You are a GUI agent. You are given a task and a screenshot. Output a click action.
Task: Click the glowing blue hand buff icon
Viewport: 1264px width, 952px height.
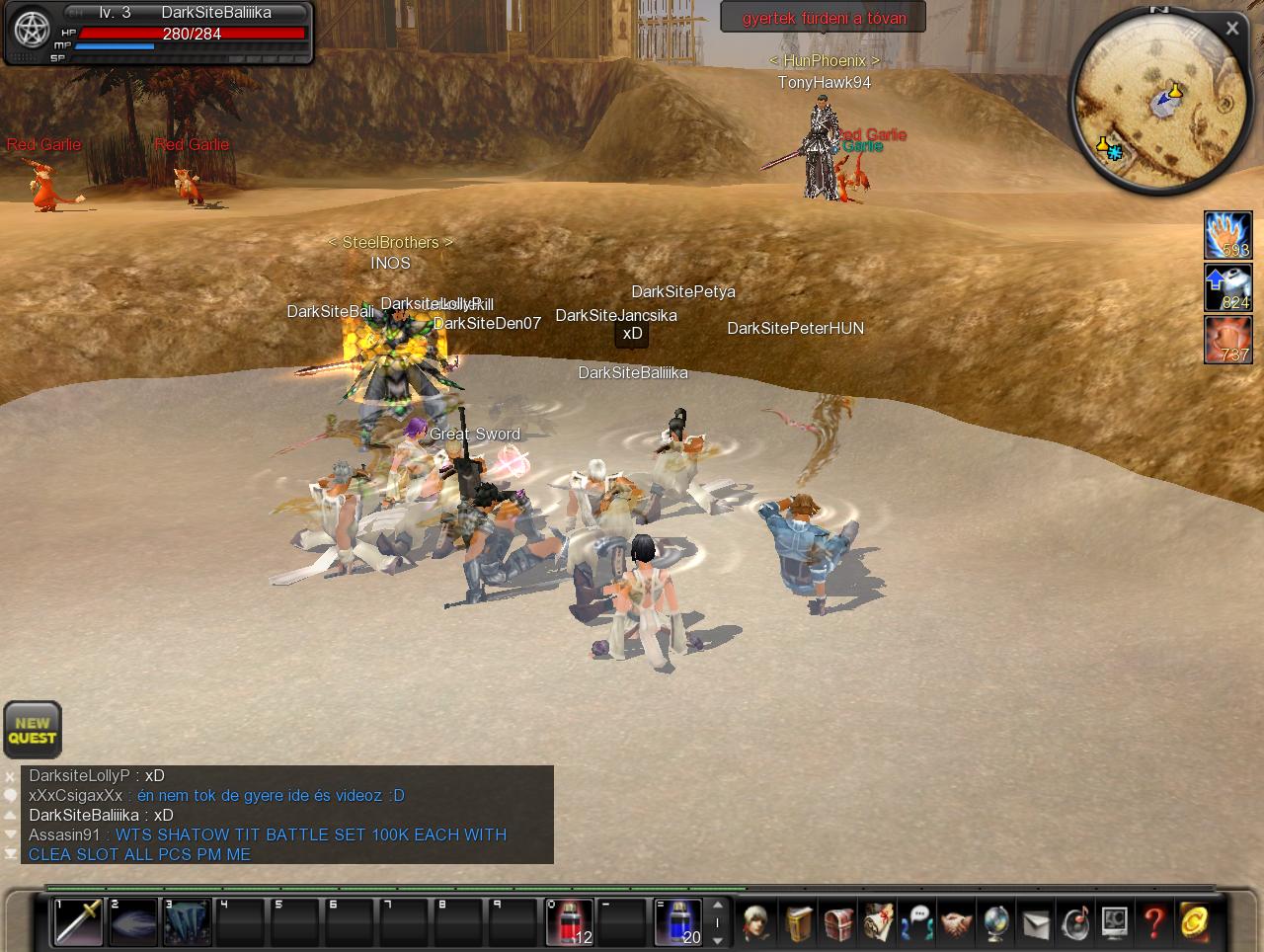point(1227,236)
